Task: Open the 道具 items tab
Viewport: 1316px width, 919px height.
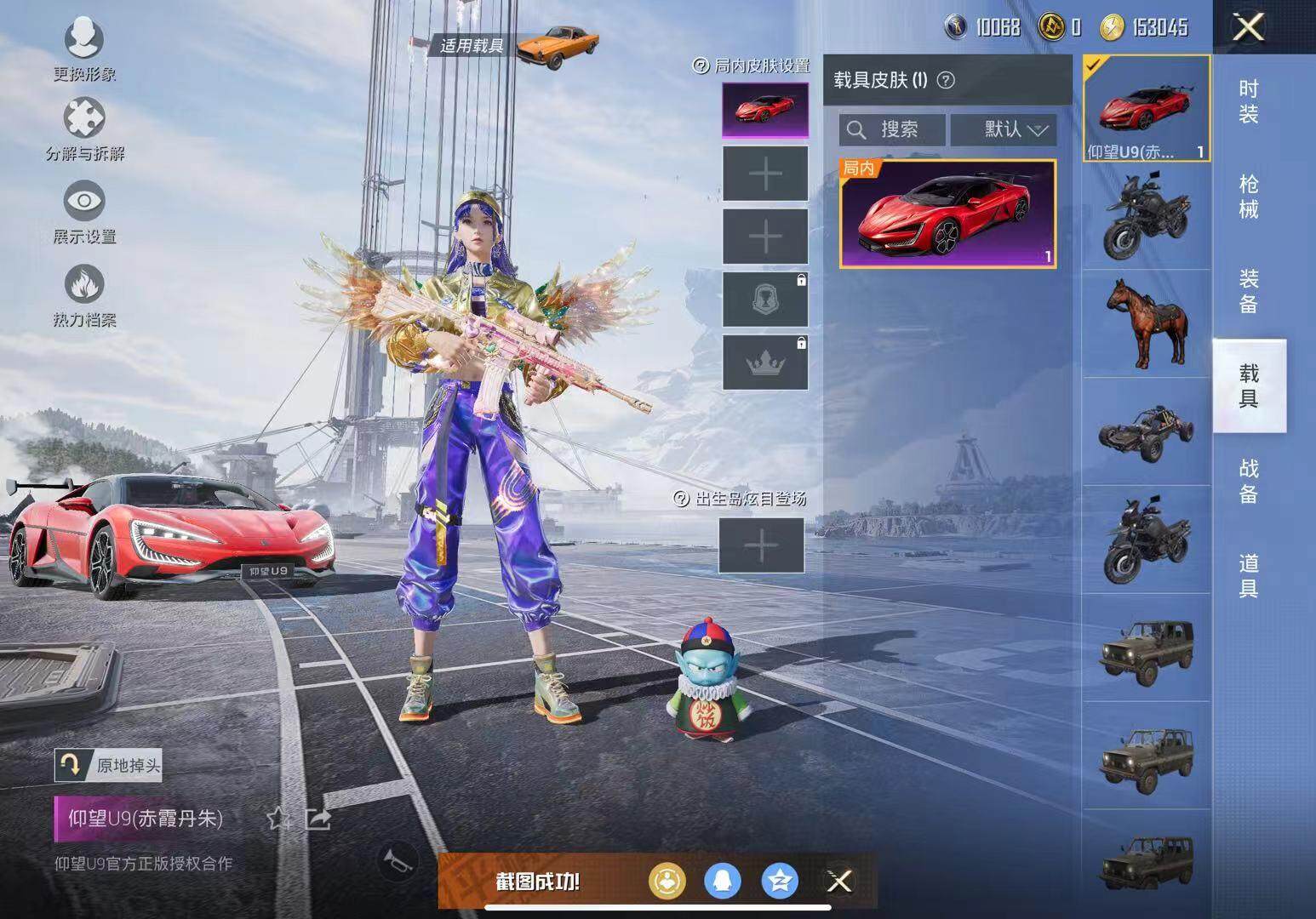Action: 1249,575
